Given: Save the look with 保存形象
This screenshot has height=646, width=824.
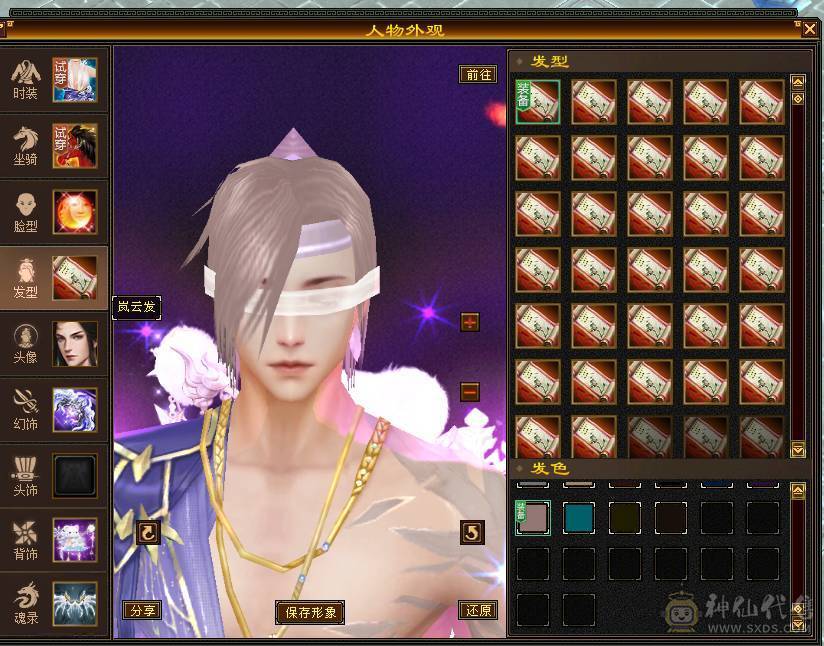Looking at the screenshot, I should [310, 612].
